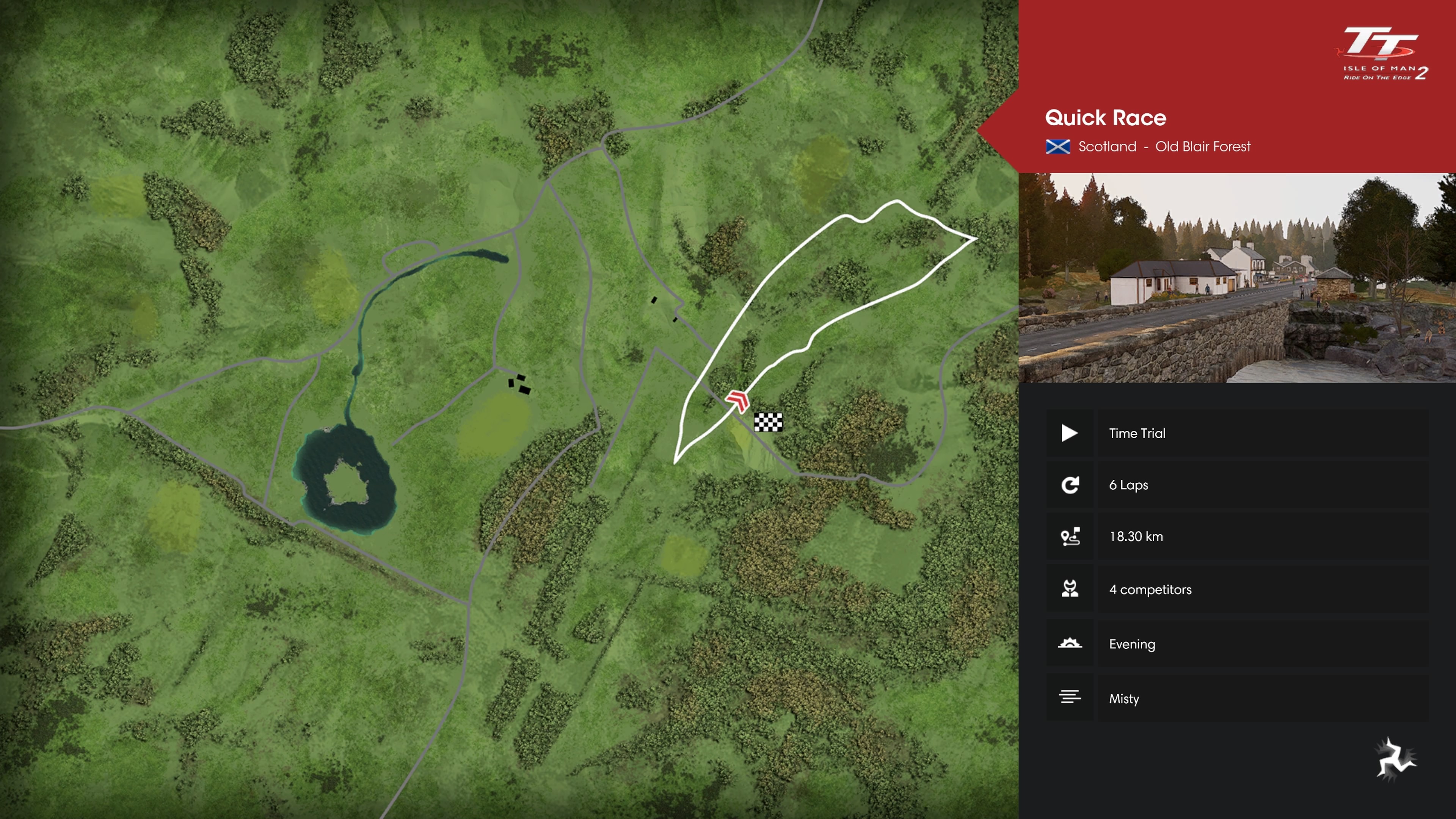Select the red start arrow marker on the track
The width and height of the screenshot is (1456, 819).
(737, 401)
